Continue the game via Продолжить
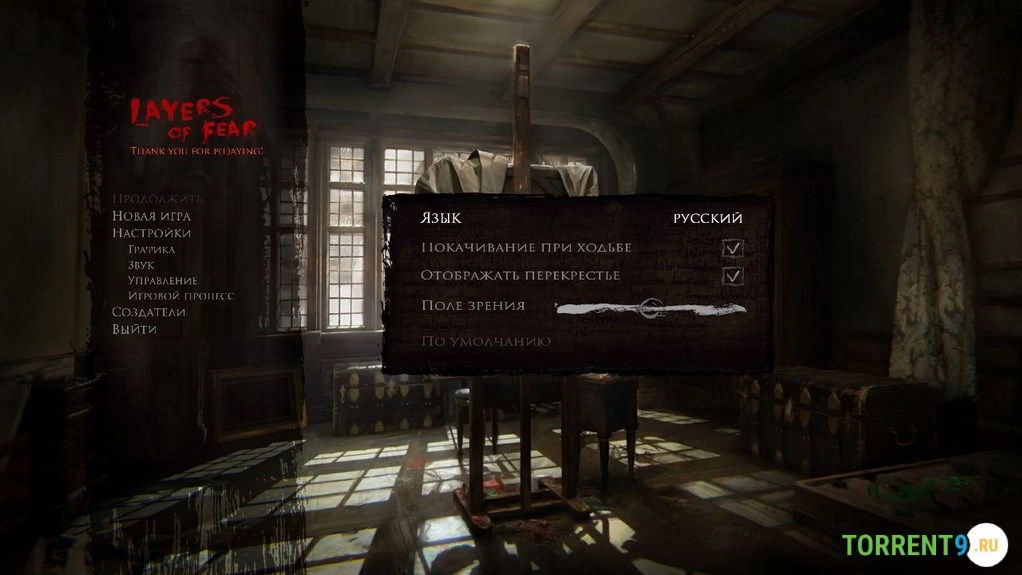1022x575 pixels. [x=157, y=199]
